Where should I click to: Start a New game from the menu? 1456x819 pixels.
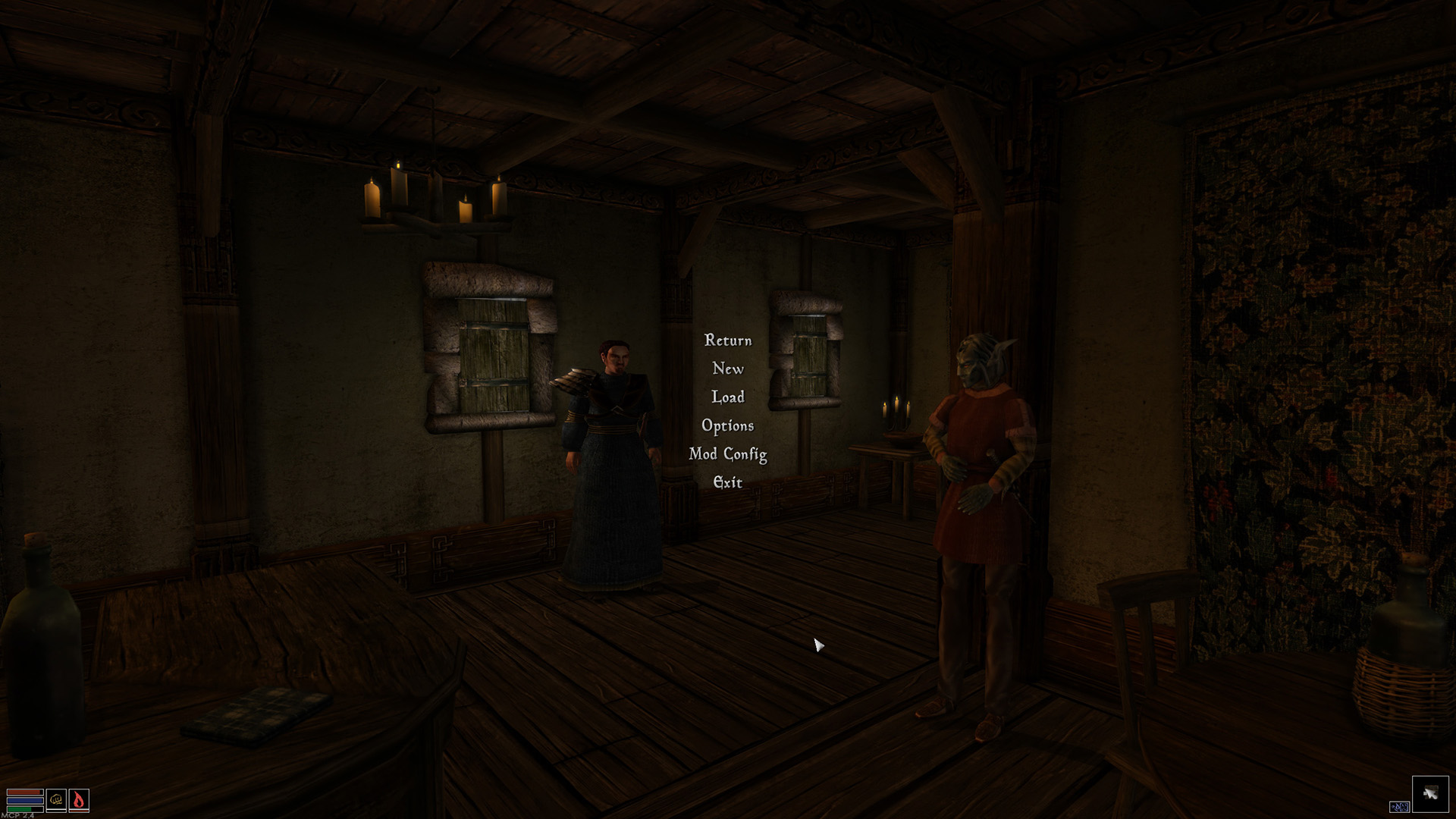tap(728, 369)
